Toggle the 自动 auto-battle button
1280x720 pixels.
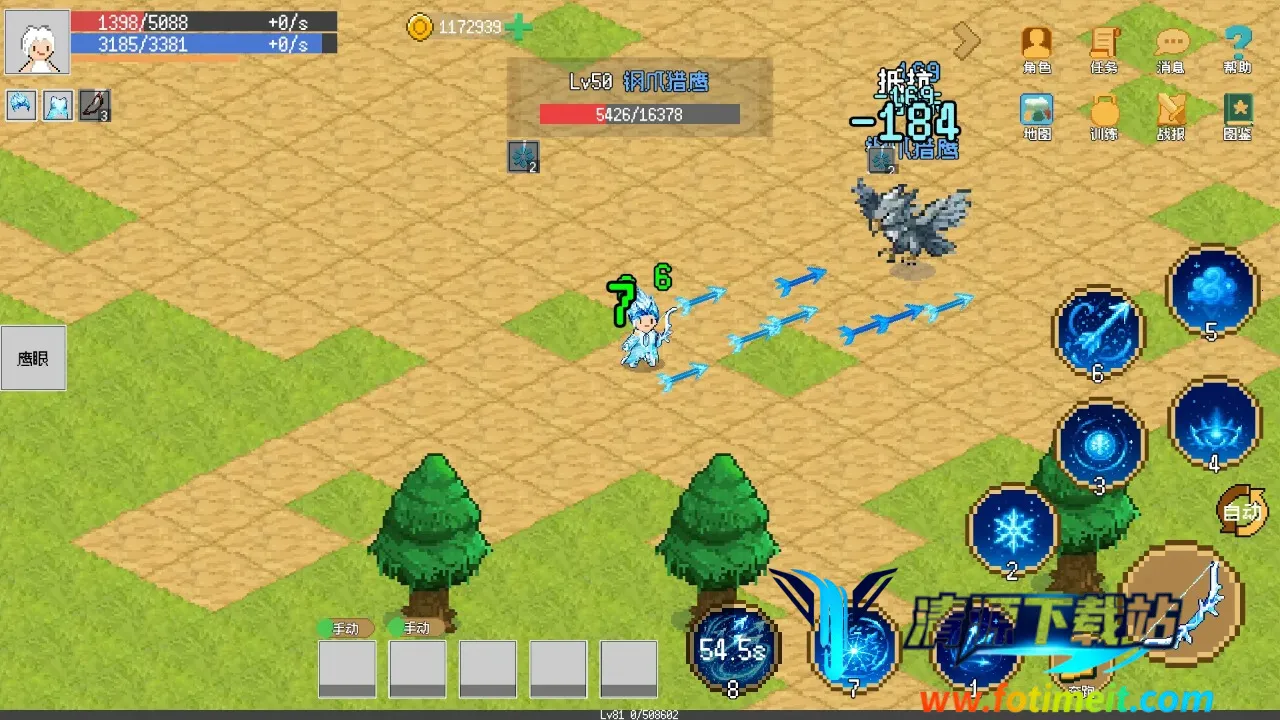tap(1242, 509)
